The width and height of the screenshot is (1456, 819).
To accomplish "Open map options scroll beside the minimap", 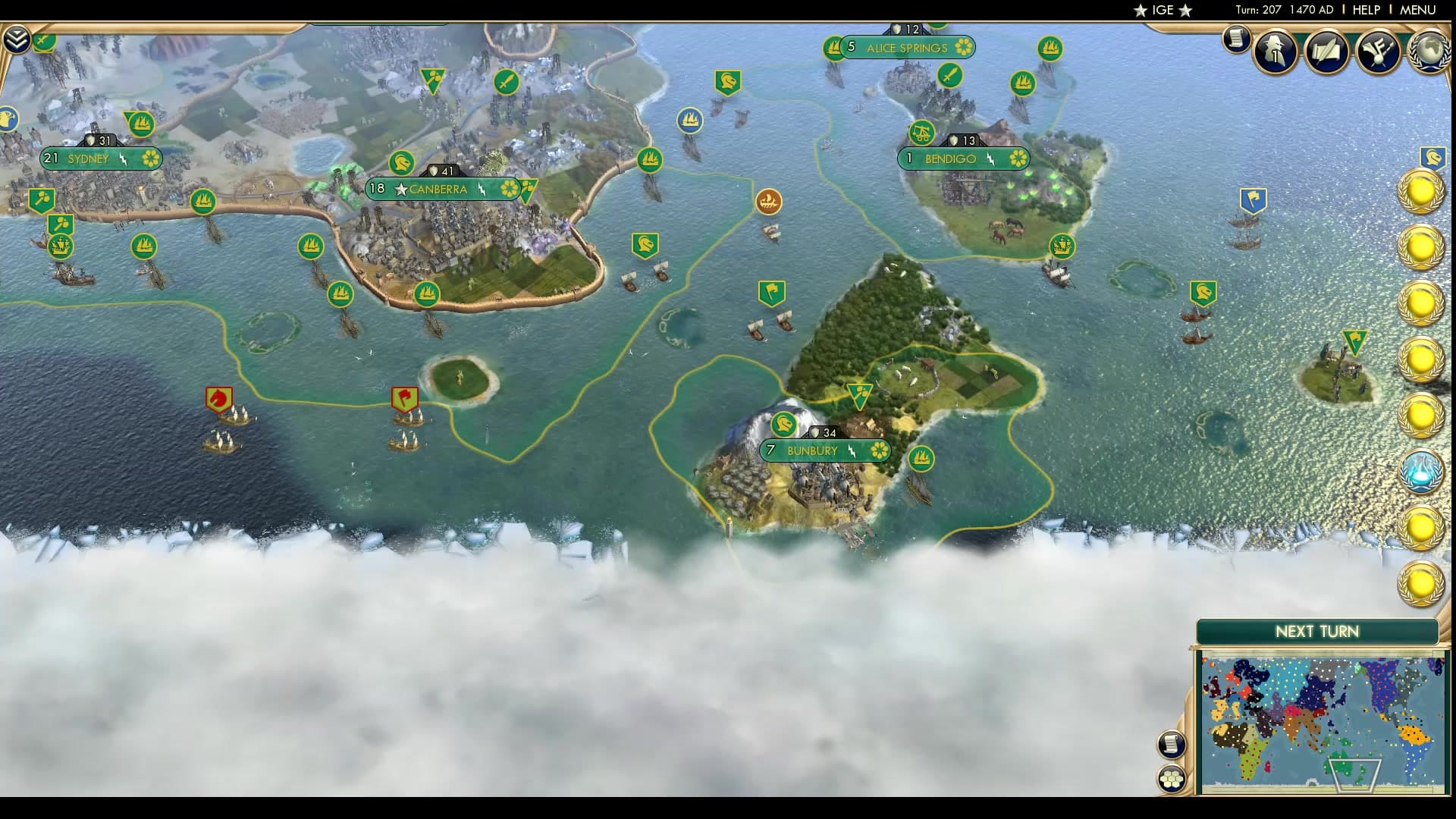I will (1172, 745).
